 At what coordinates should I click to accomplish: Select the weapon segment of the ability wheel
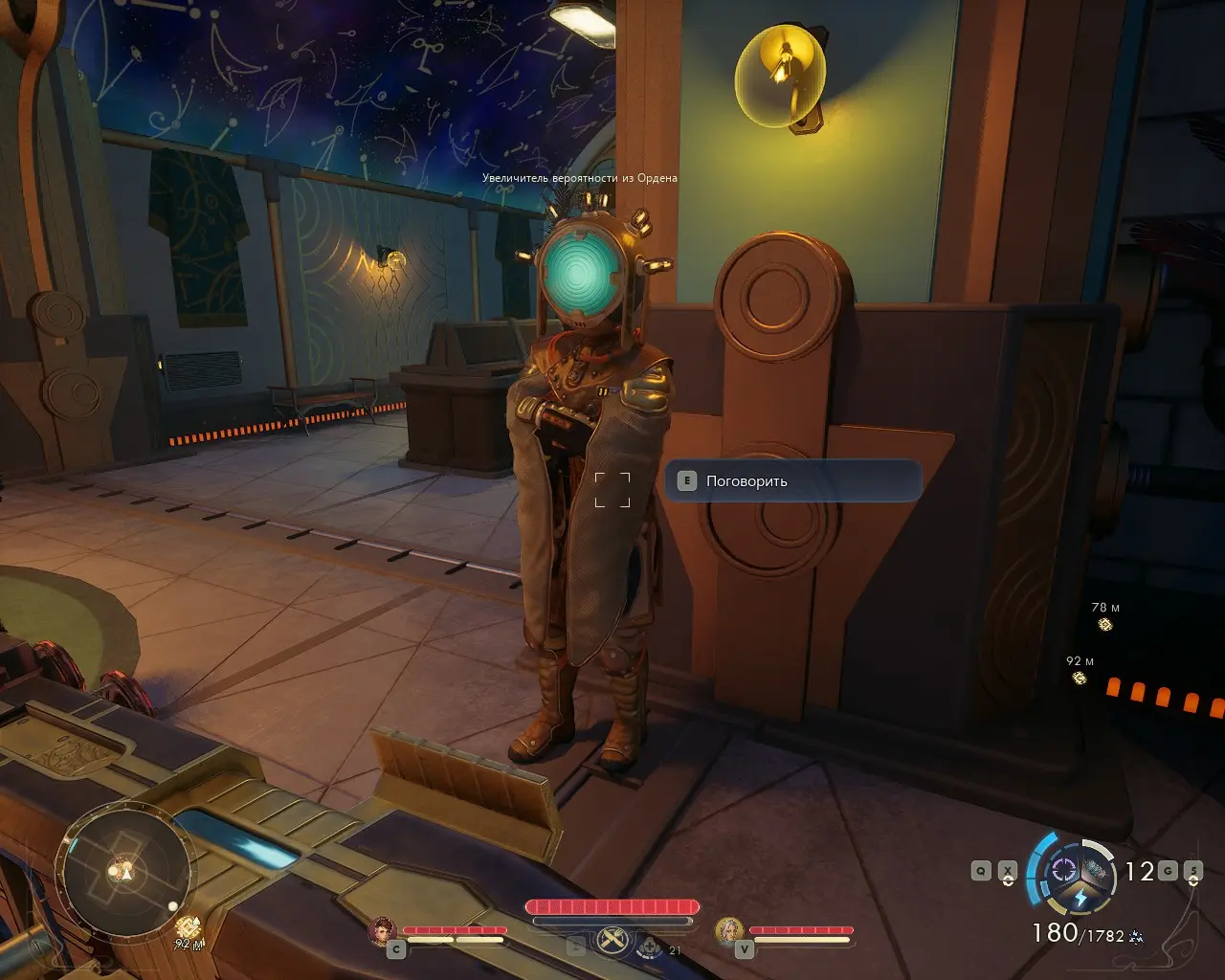pos(1097,870)
